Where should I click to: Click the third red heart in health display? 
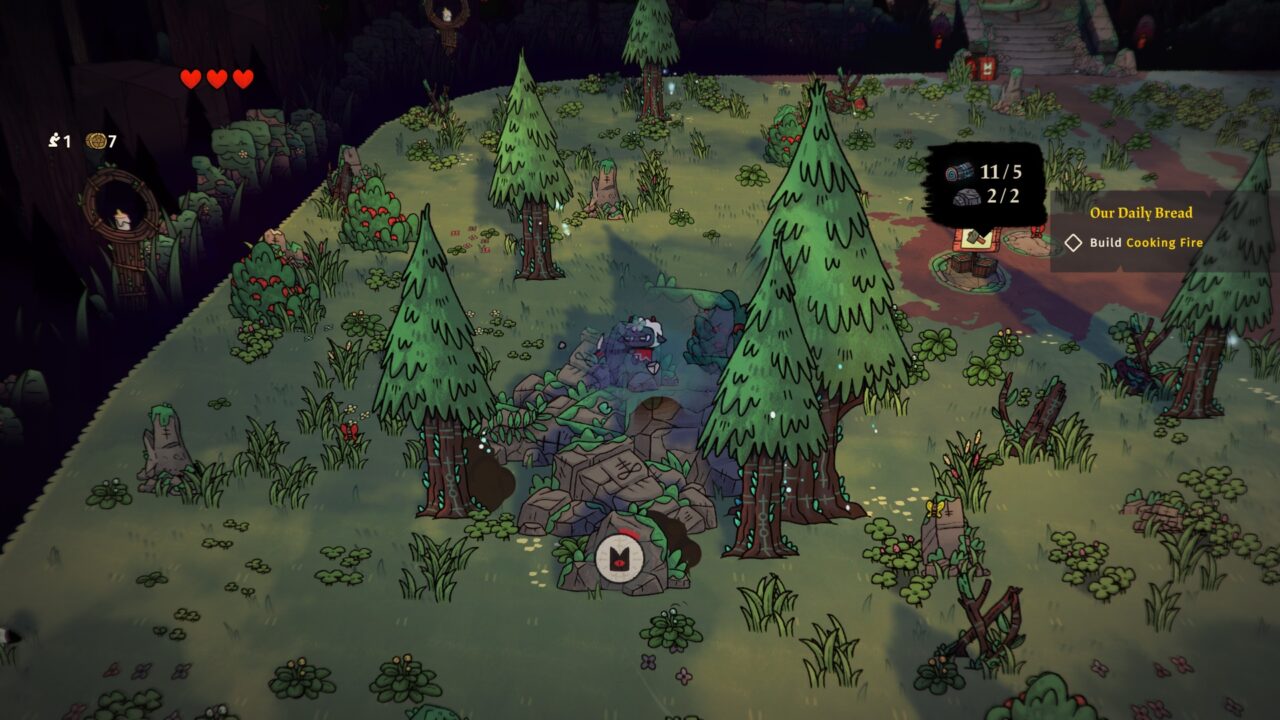242,77
